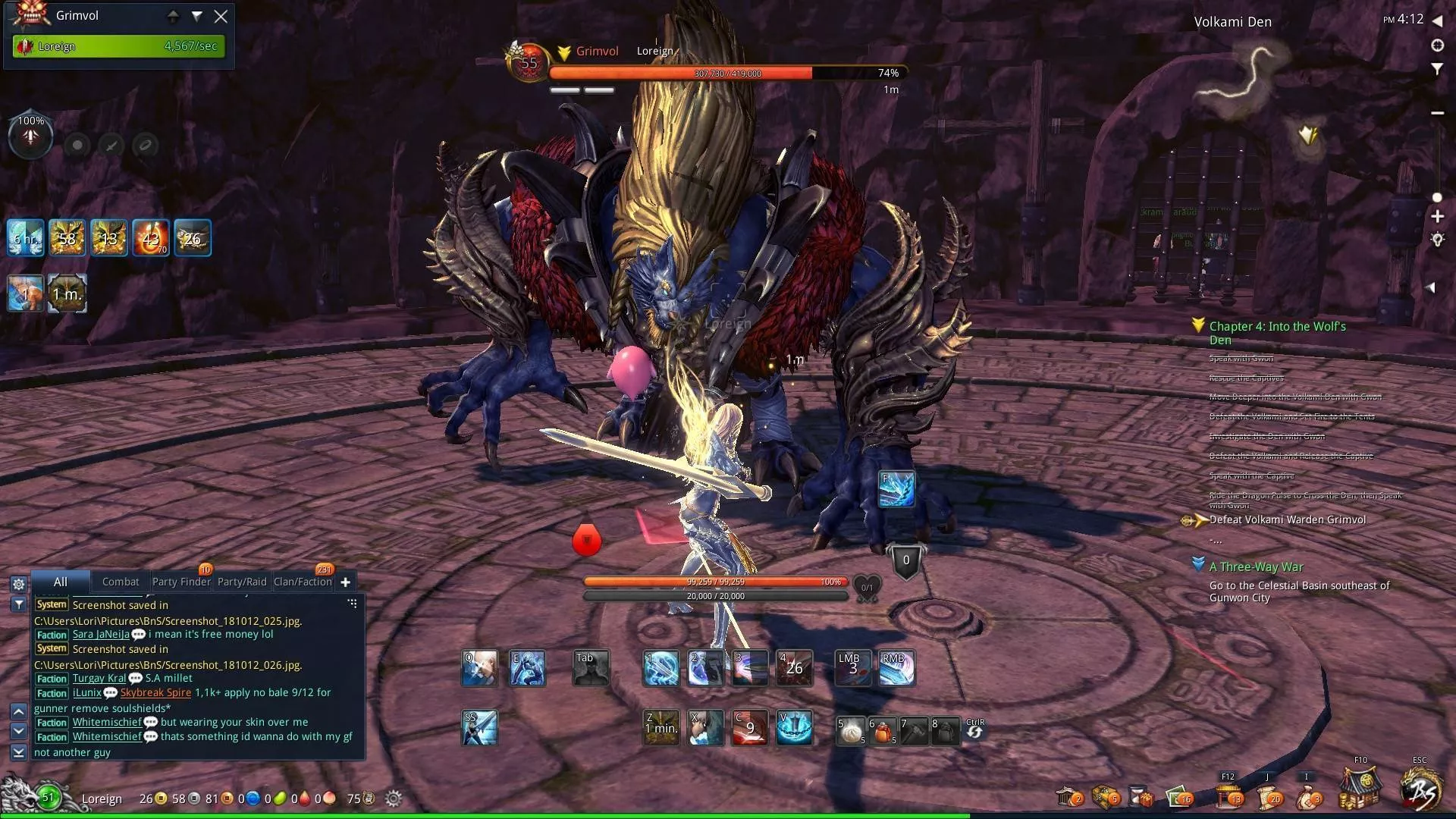Activate the glowing blue chain skill
Screen dimensions: 1456x819
896,489
